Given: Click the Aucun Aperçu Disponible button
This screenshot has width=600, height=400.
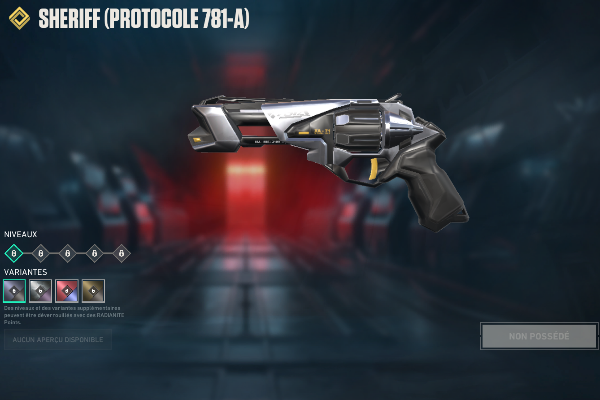Looking at the screenshot, I should pos(56,340).
